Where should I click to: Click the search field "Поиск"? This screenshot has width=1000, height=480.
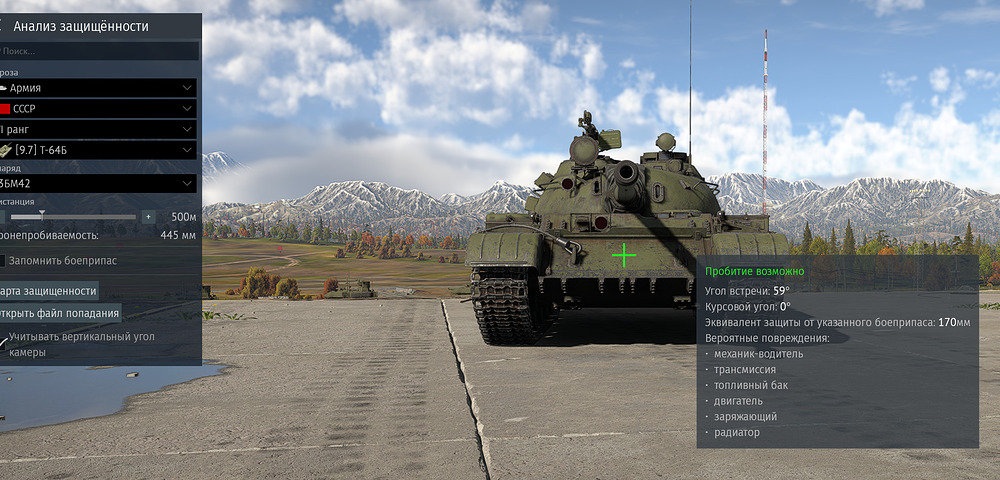[100, 50]
